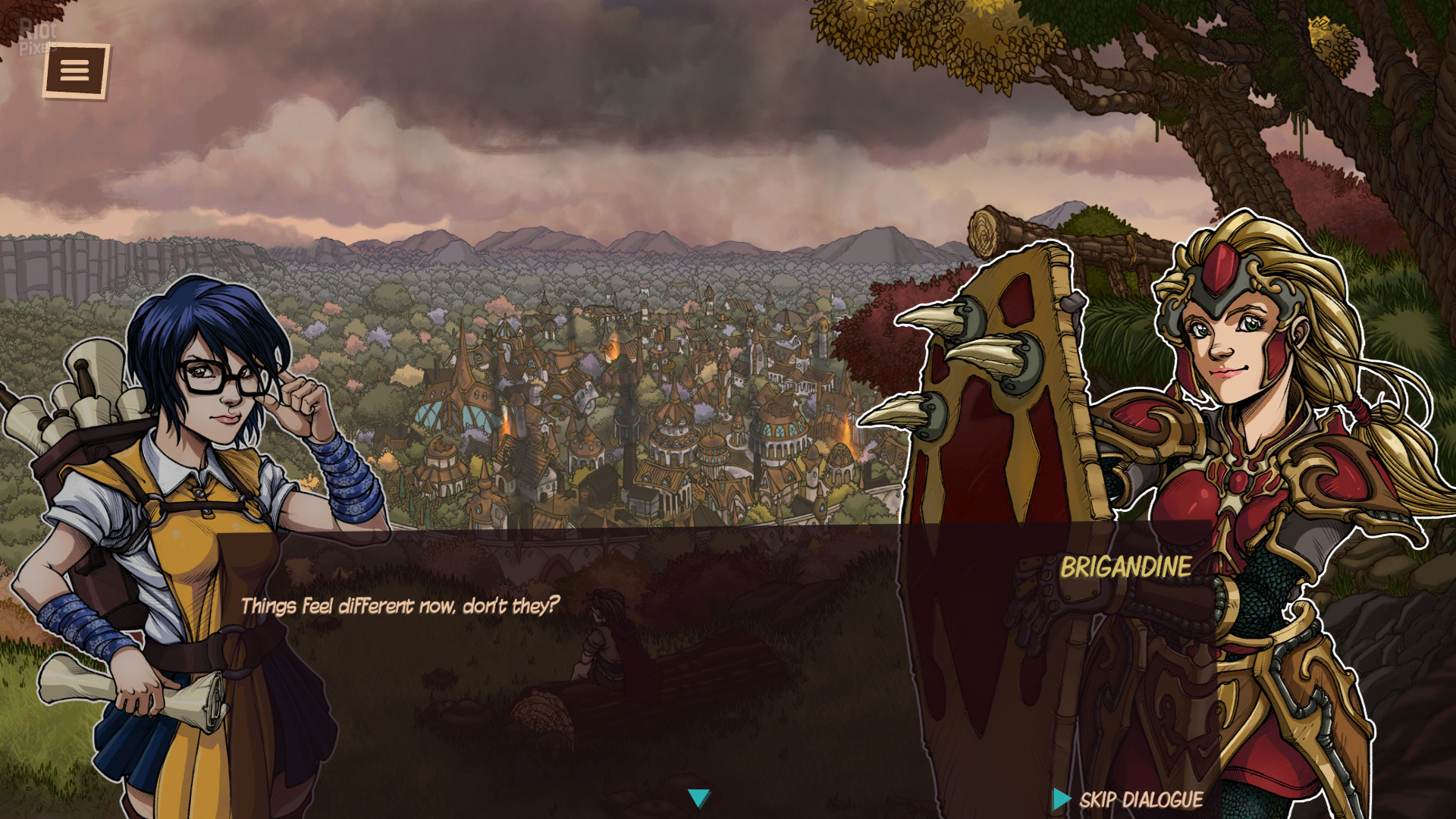Skip Dialogue with the bottom-right button
The width and height of the screenshot is (1456, 819).
click(1128, 799)
